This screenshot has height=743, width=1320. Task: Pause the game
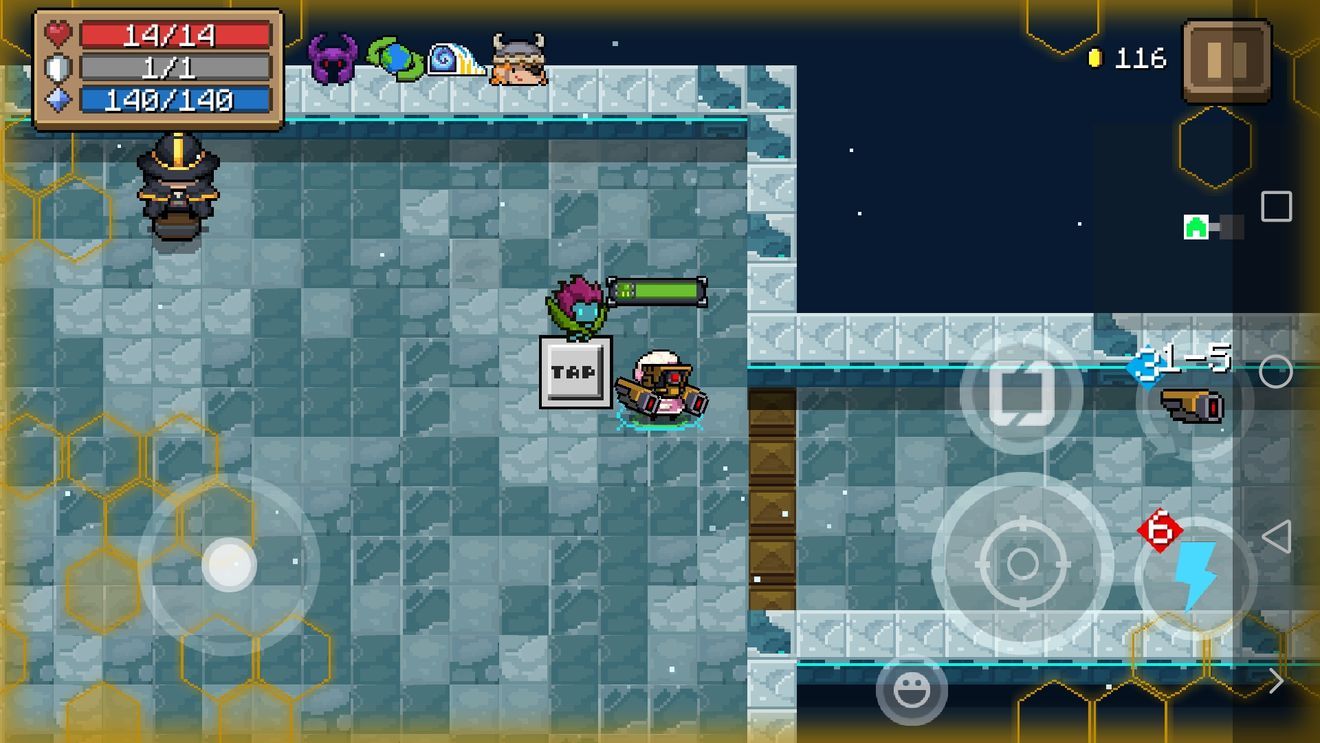1227,60
